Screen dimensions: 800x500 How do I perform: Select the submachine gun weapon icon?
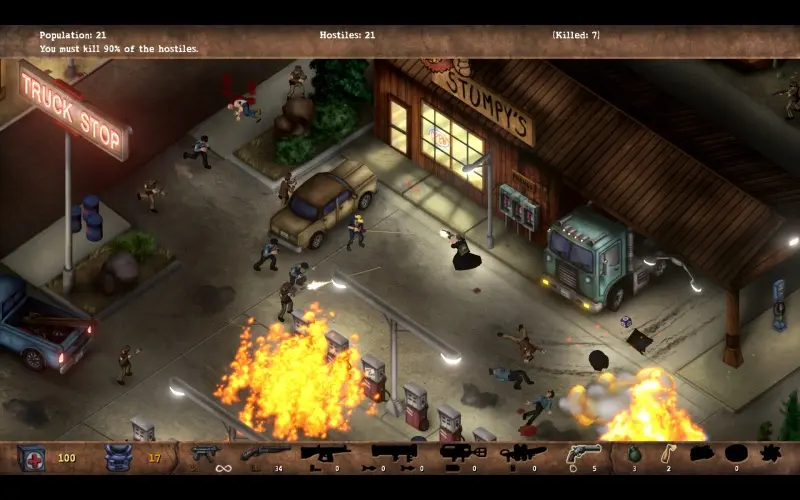[x=207, y=453]
